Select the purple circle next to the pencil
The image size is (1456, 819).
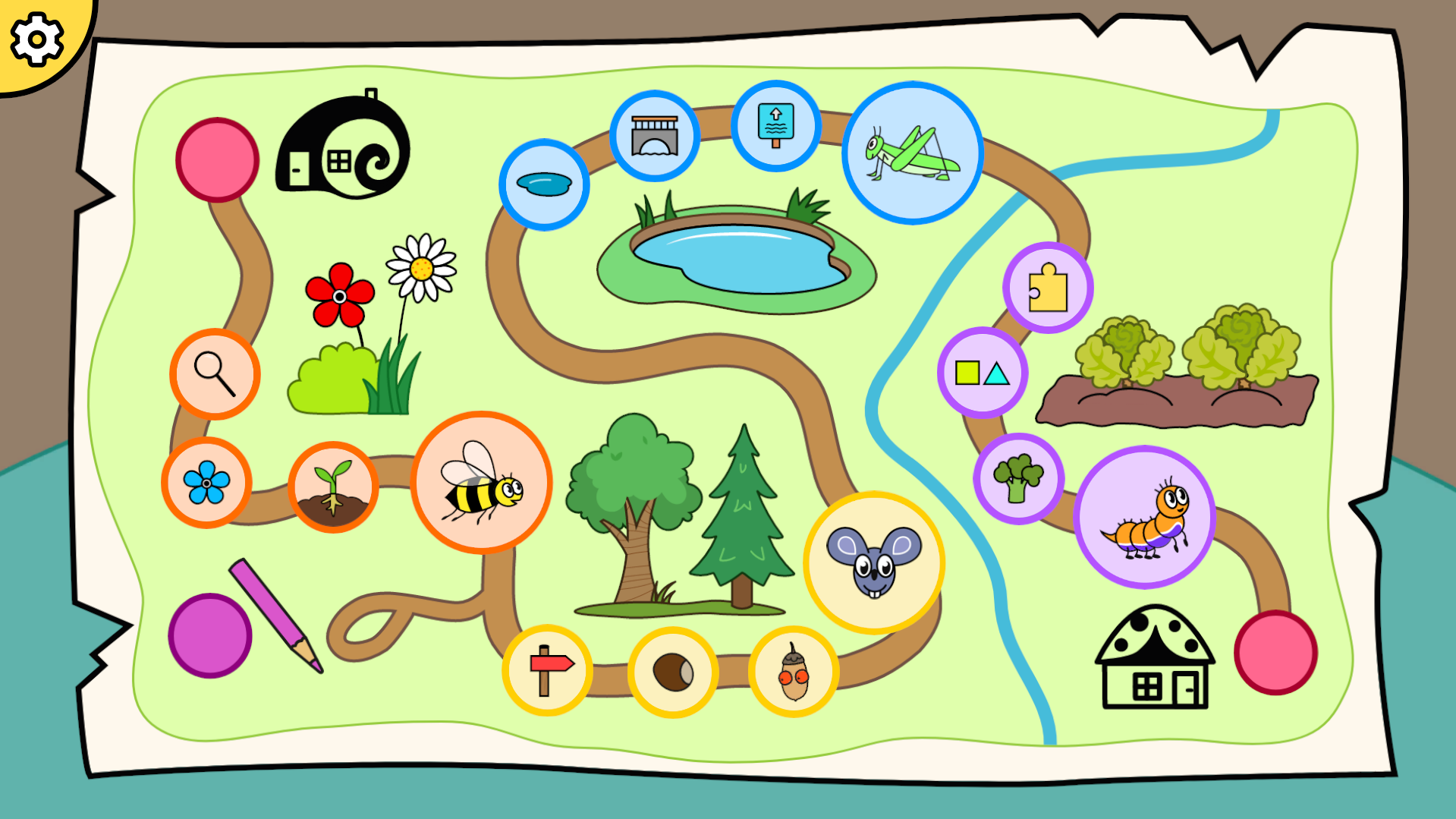point(210,635)
